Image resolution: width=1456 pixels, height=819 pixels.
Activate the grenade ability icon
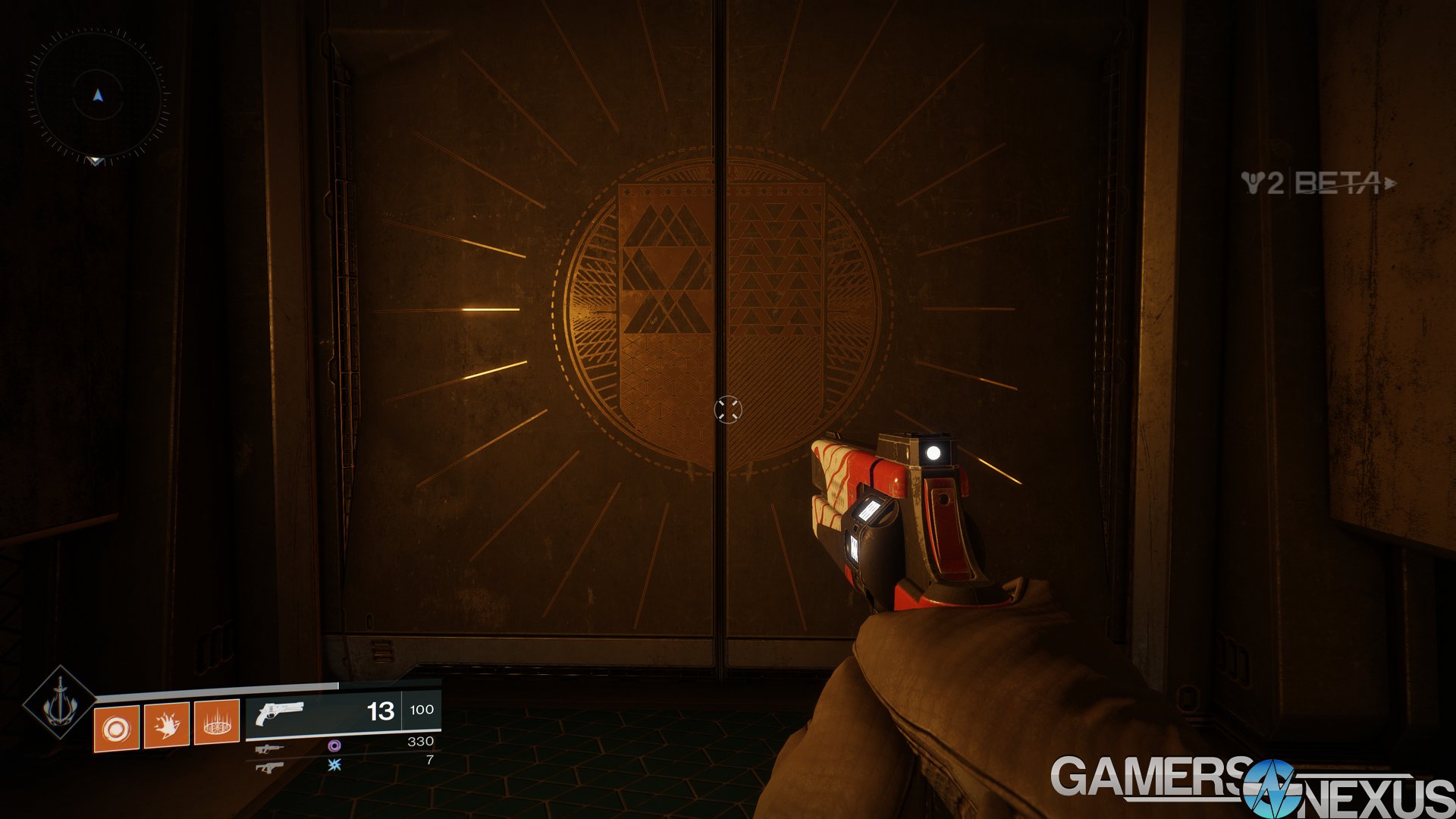(x=116, y=729)
